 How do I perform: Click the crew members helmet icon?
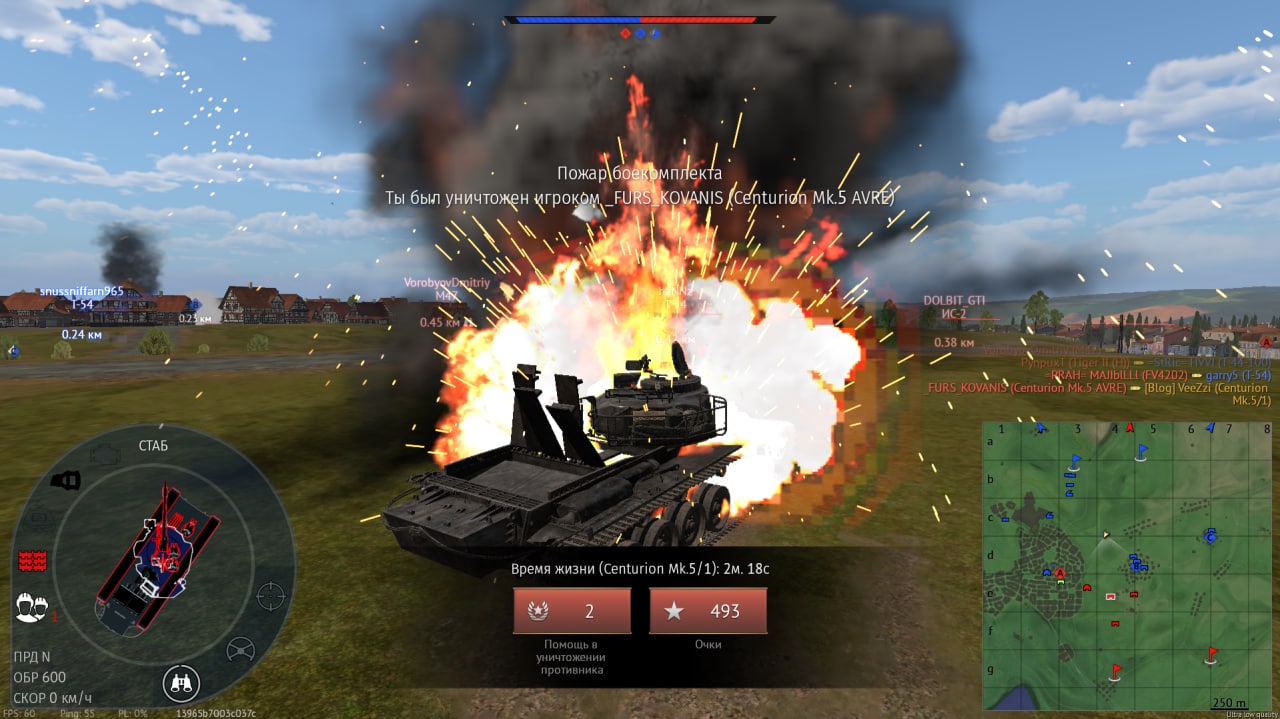pyautogui.click(x=33, y=606)
